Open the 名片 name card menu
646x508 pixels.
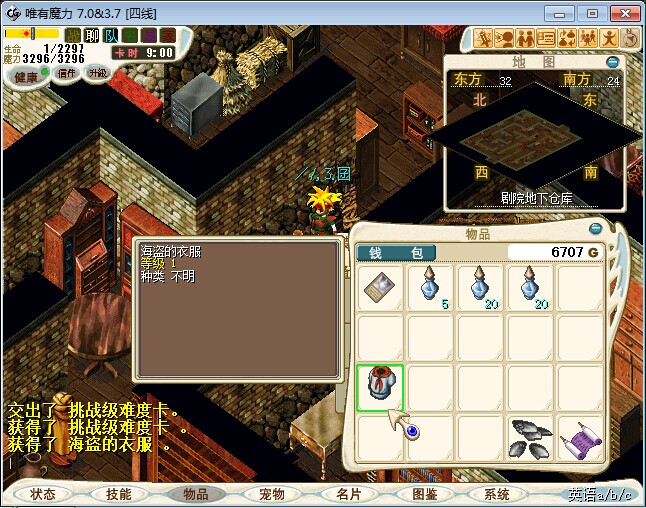(348, 494)
